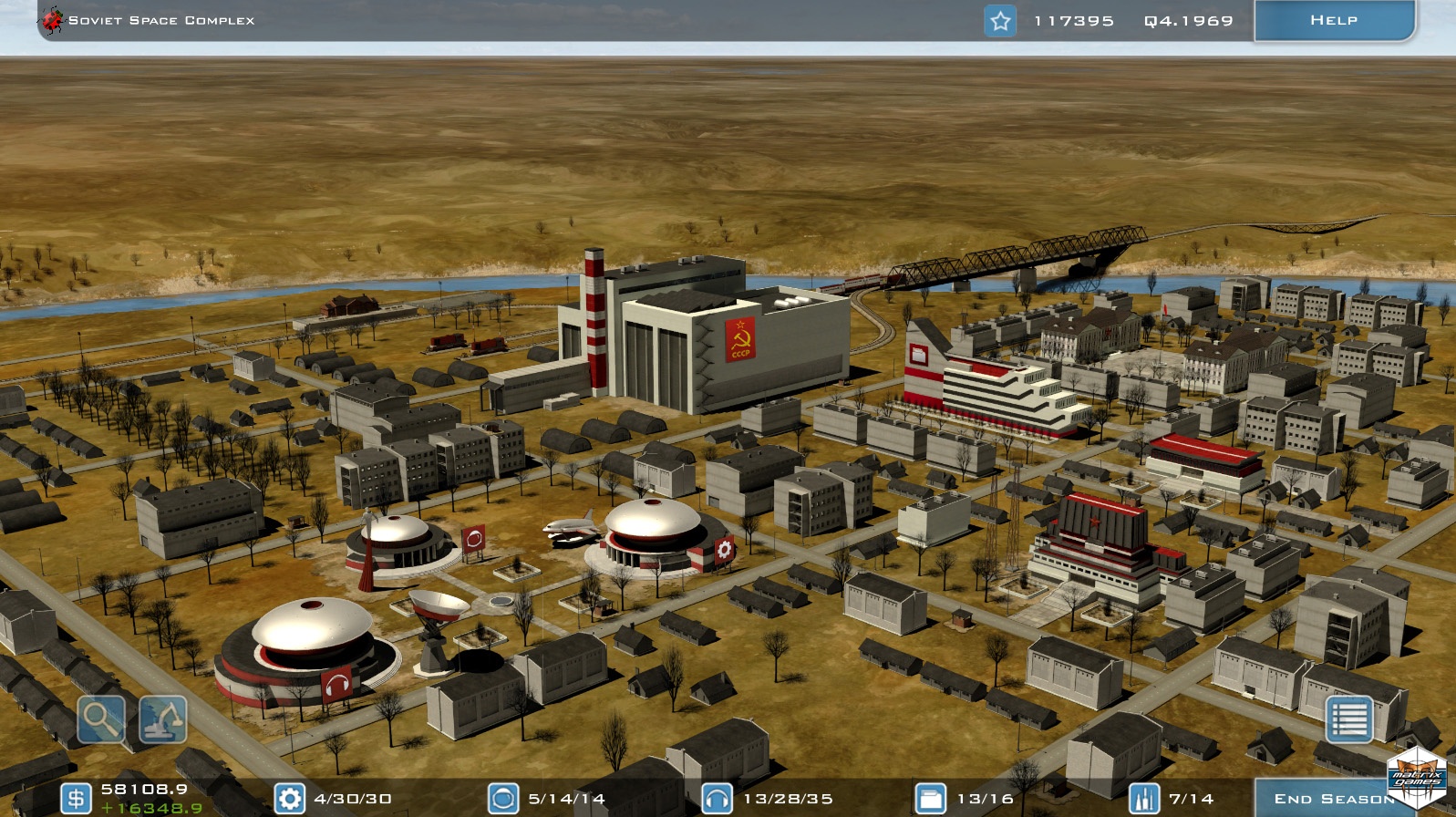Open the excavator construction menu
The image size is (1456, 817).
pyautogui.click(x=163, y=719)
